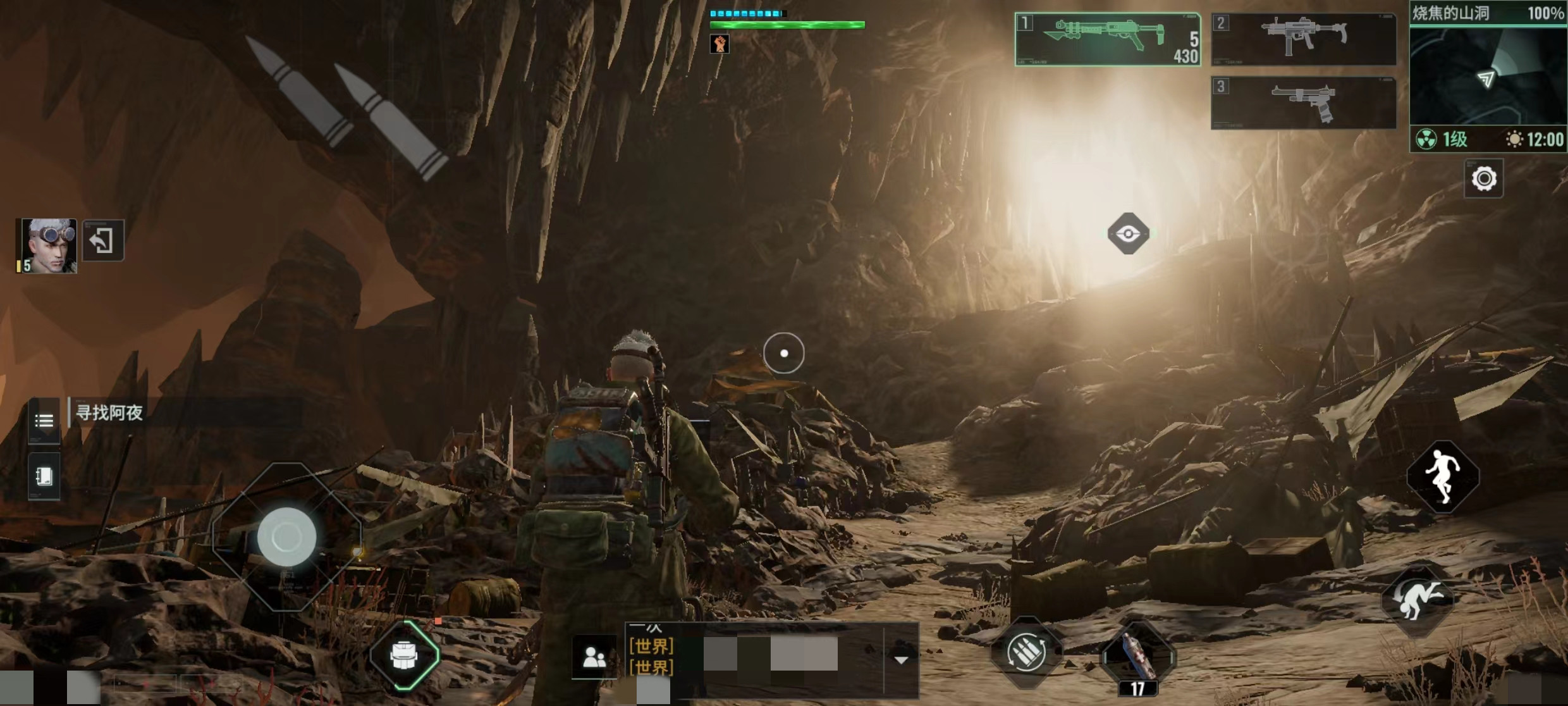Select weapon slot 1 shotgun

(x=1107, y=39)
